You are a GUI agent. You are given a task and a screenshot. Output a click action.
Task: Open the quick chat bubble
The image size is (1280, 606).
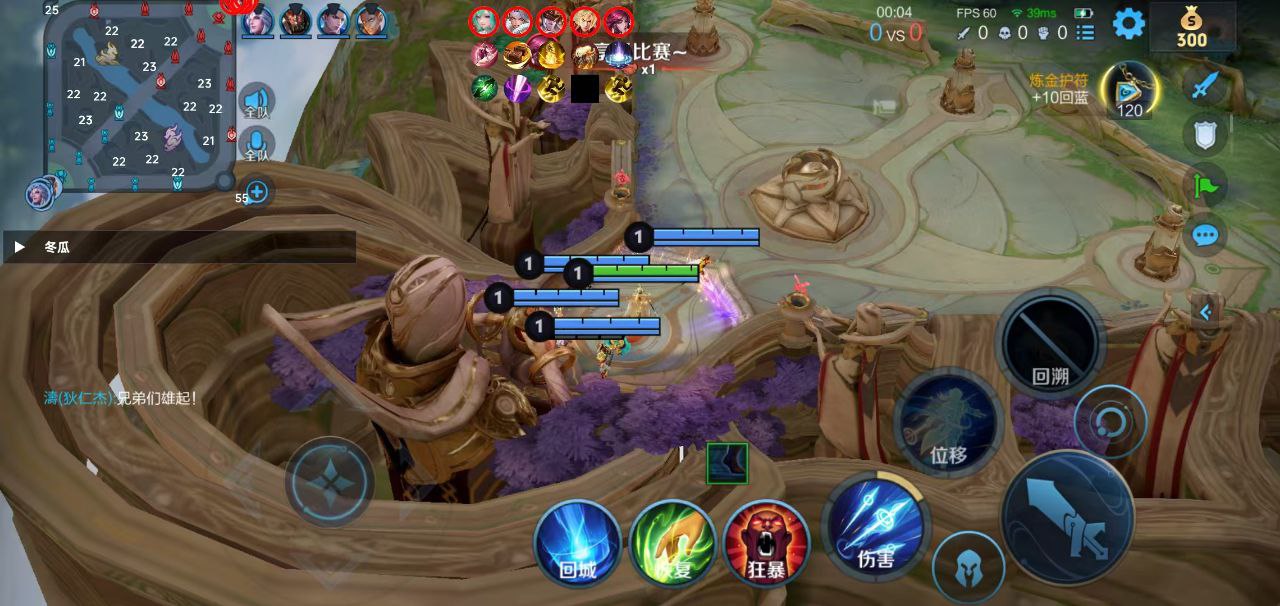(x=1205, y=236)
